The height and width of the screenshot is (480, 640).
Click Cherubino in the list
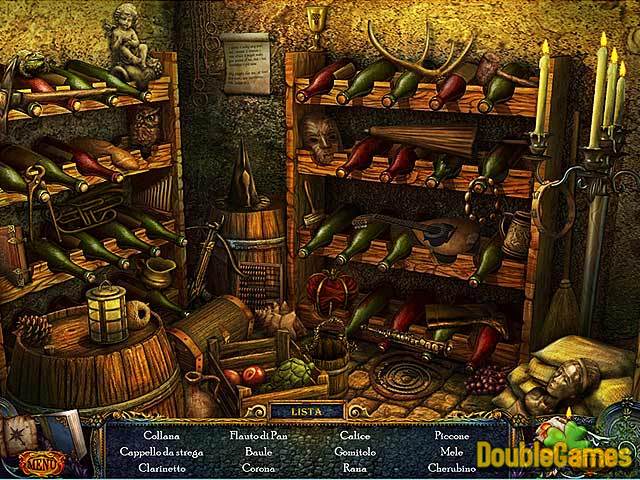coord(453,467)
